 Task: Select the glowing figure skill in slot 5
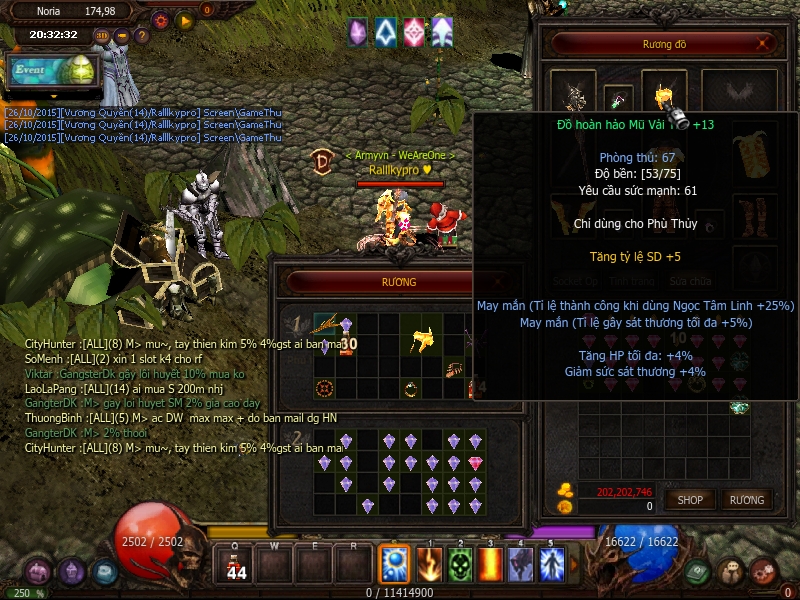(x=551, y=565)
